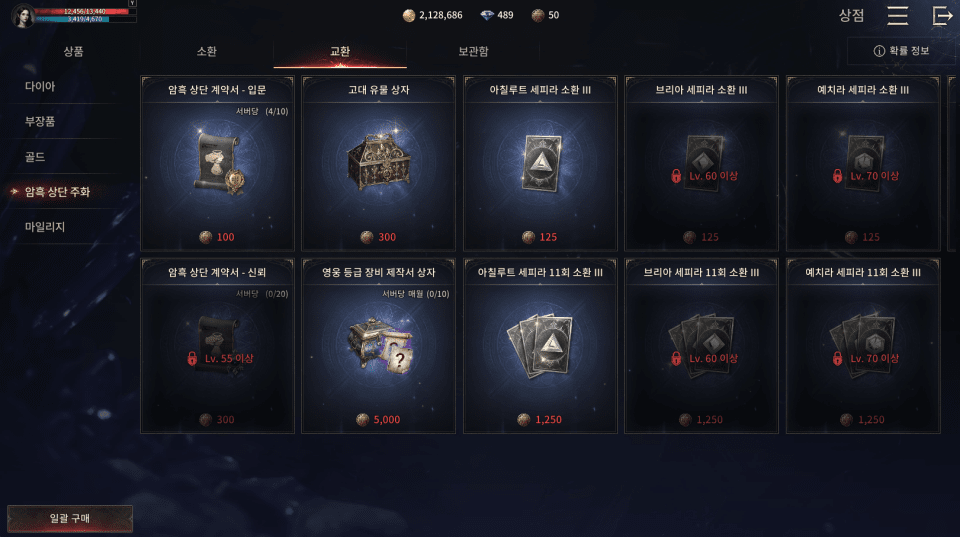Click the 일괄 구매 bulk purchase button
960x537 pixels.
point(70,518)
